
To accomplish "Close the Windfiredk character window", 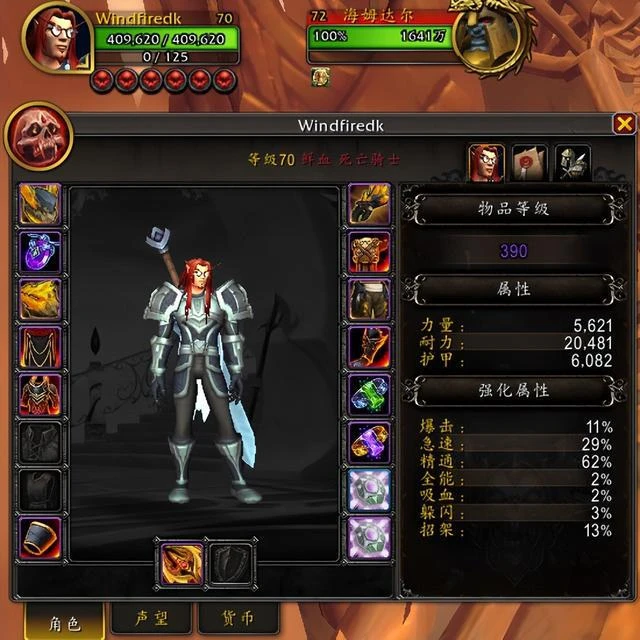I will pos(623,125).
